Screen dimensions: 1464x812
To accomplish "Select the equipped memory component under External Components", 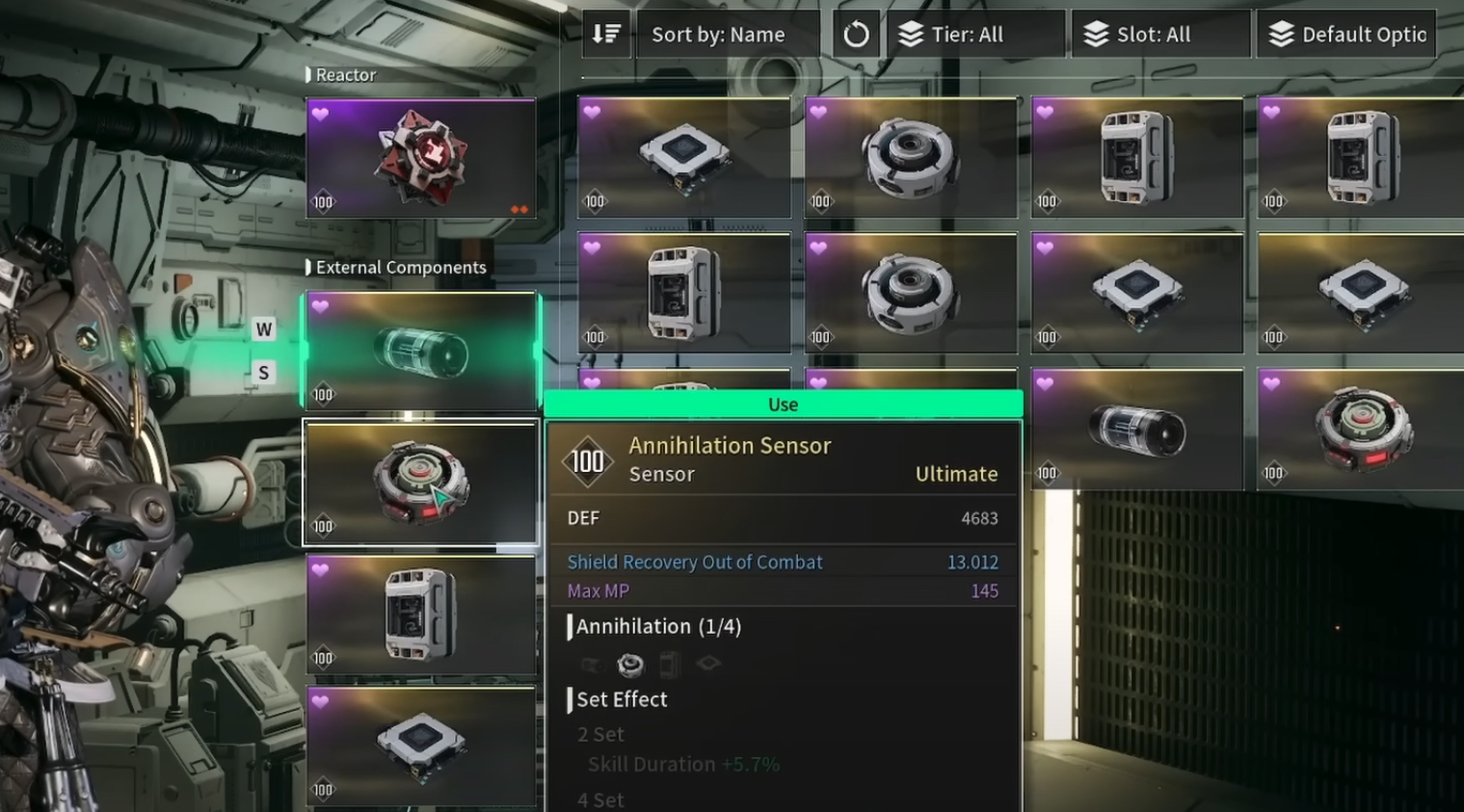I will point(421,615).
